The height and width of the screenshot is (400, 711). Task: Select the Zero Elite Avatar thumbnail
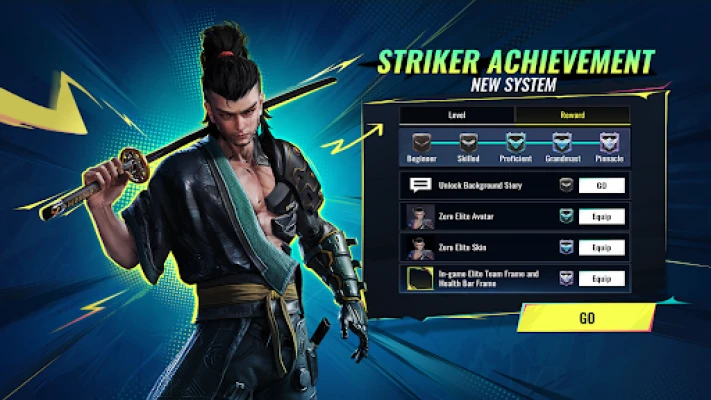click(420, 216)
